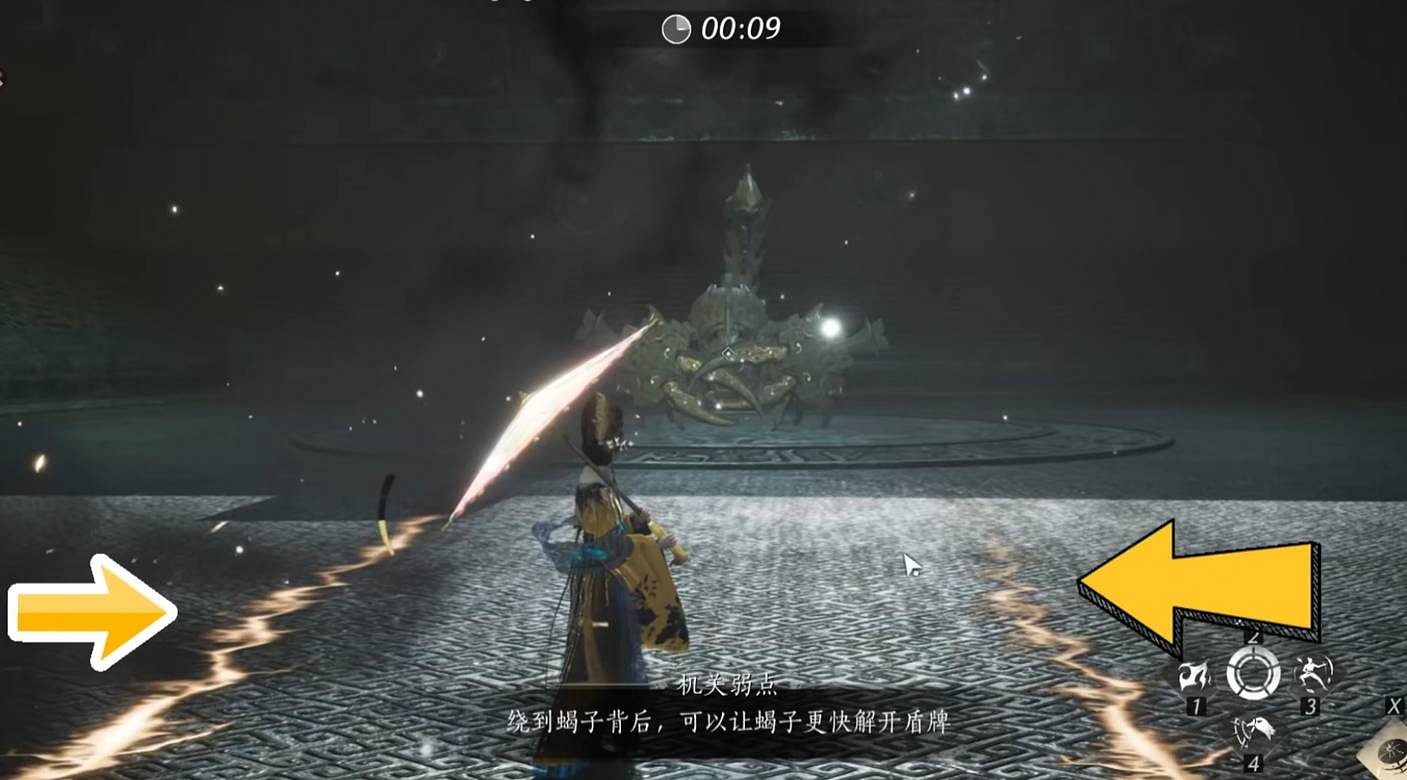The height and width of the screenshot is (780, 1407).
Task: Click the number 2 label above the wheel
Action: click(x=1253, y=637)
